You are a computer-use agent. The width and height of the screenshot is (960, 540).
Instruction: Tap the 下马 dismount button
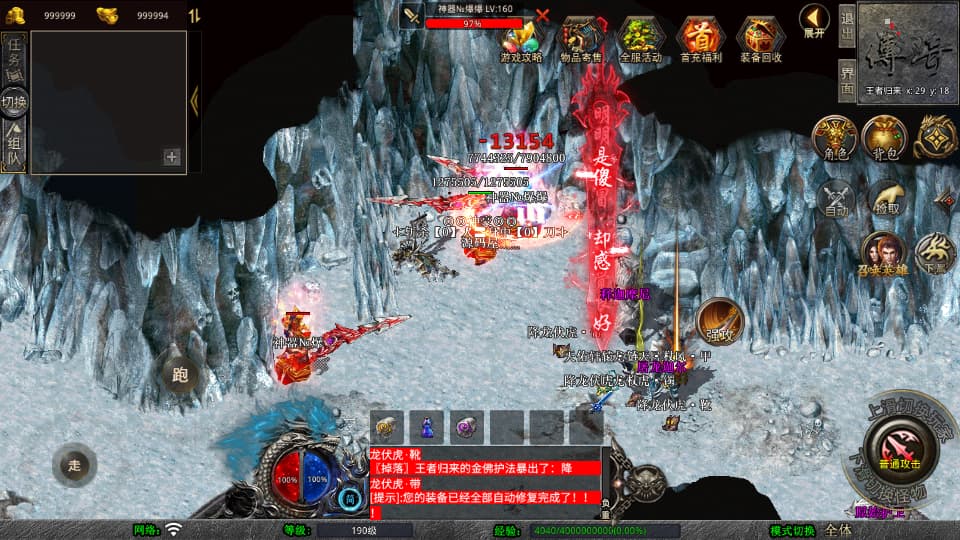[x=935, y=254]
